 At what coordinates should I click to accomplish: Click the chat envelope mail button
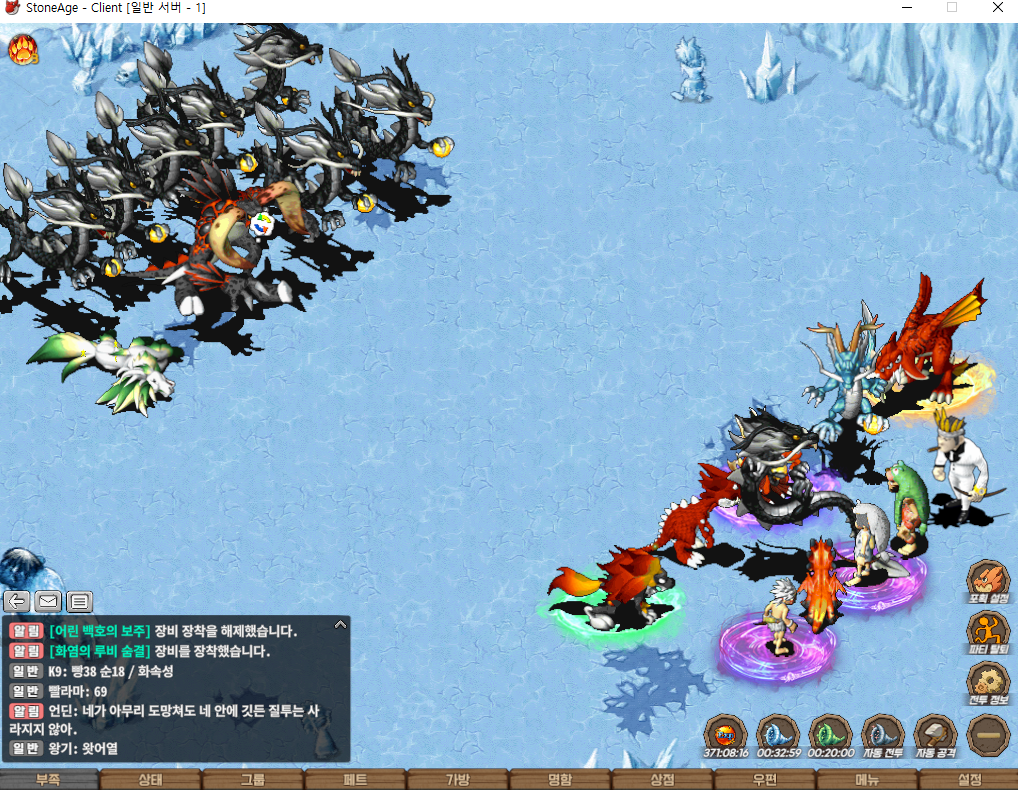48,601
